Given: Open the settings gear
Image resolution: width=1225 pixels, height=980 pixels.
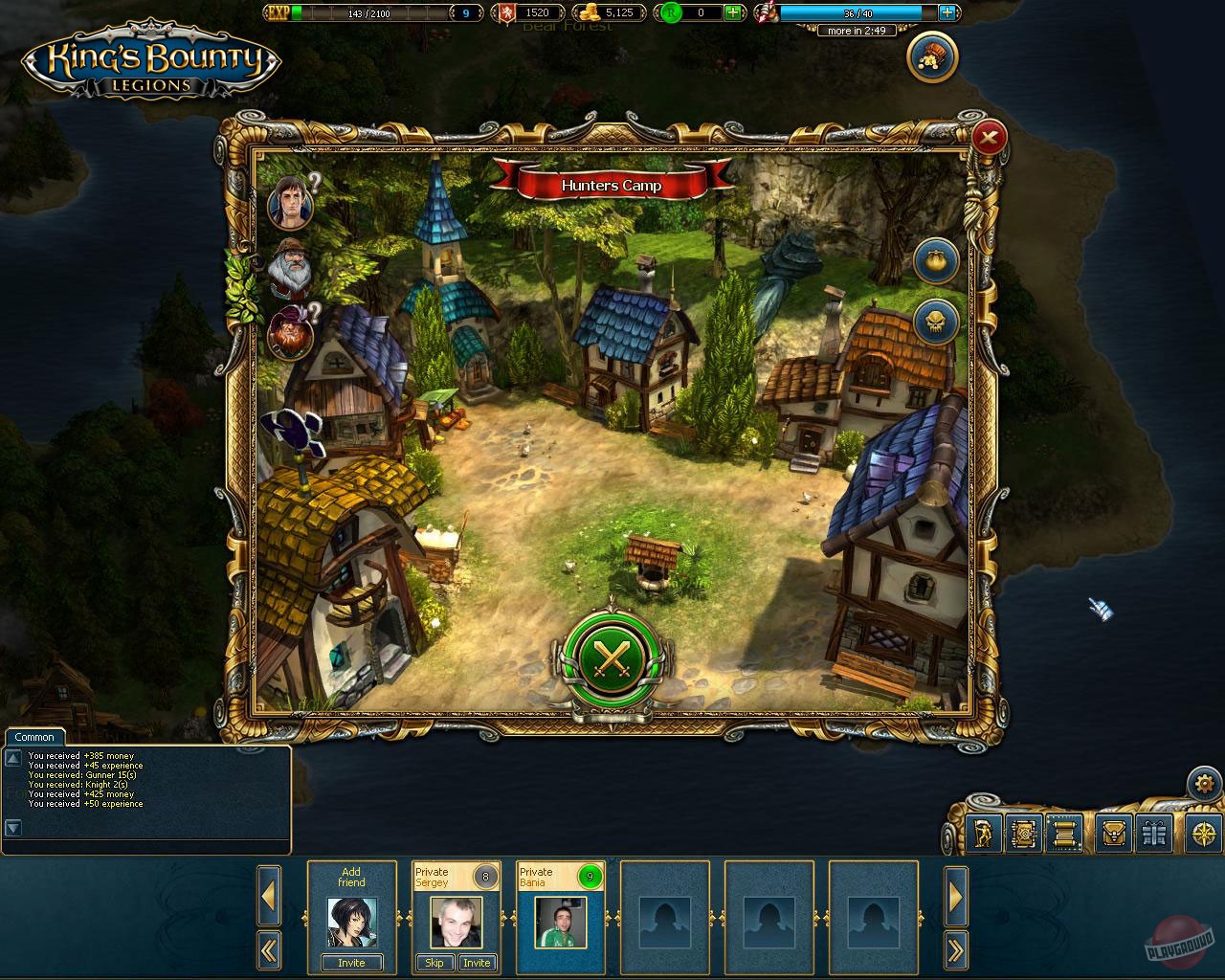Looking at the screenshot, I should pyautogui.click(x=1205, y=783).
